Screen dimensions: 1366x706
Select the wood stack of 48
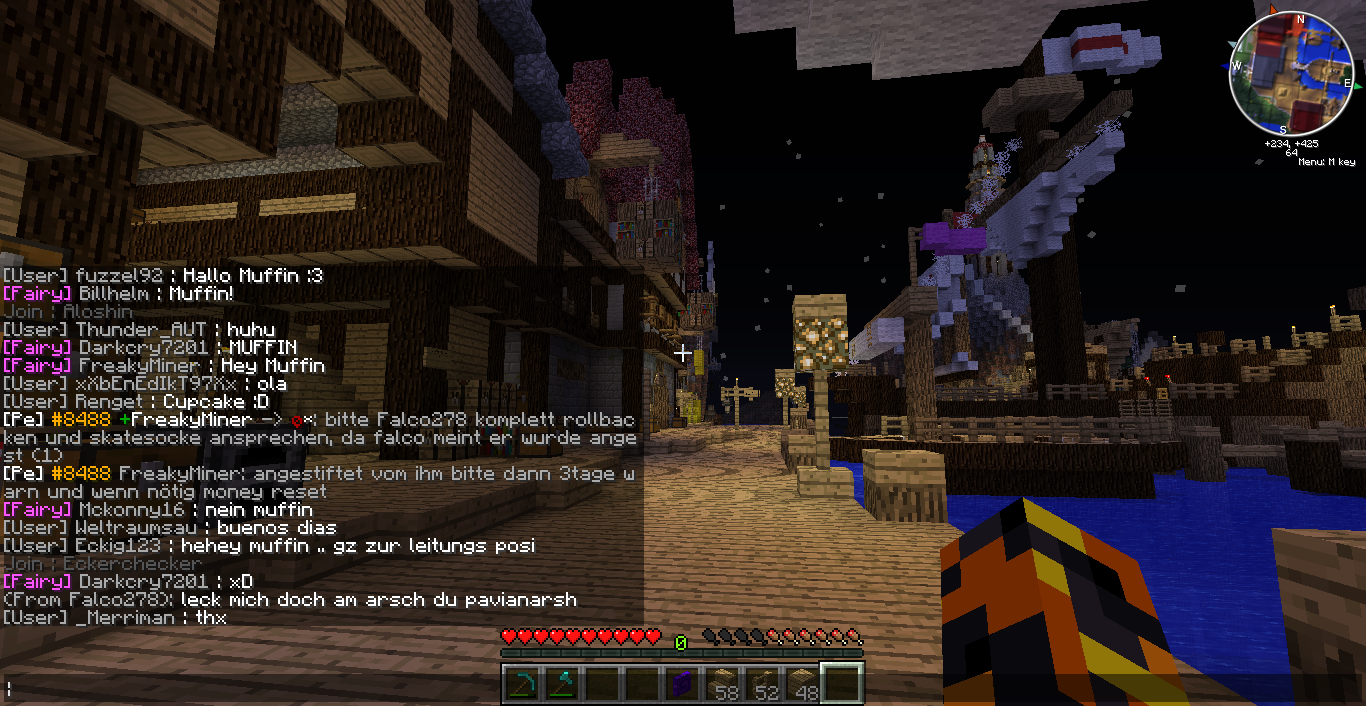click(x=802, y=684)
